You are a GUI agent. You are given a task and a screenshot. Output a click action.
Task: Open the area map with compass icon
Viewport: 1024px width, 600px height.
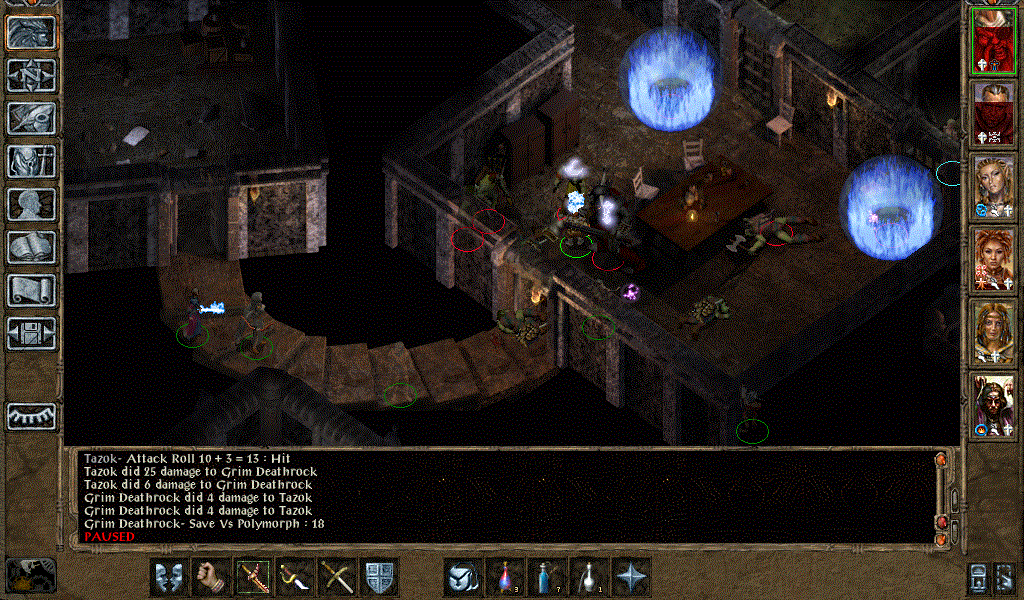[x=31, y=75]
